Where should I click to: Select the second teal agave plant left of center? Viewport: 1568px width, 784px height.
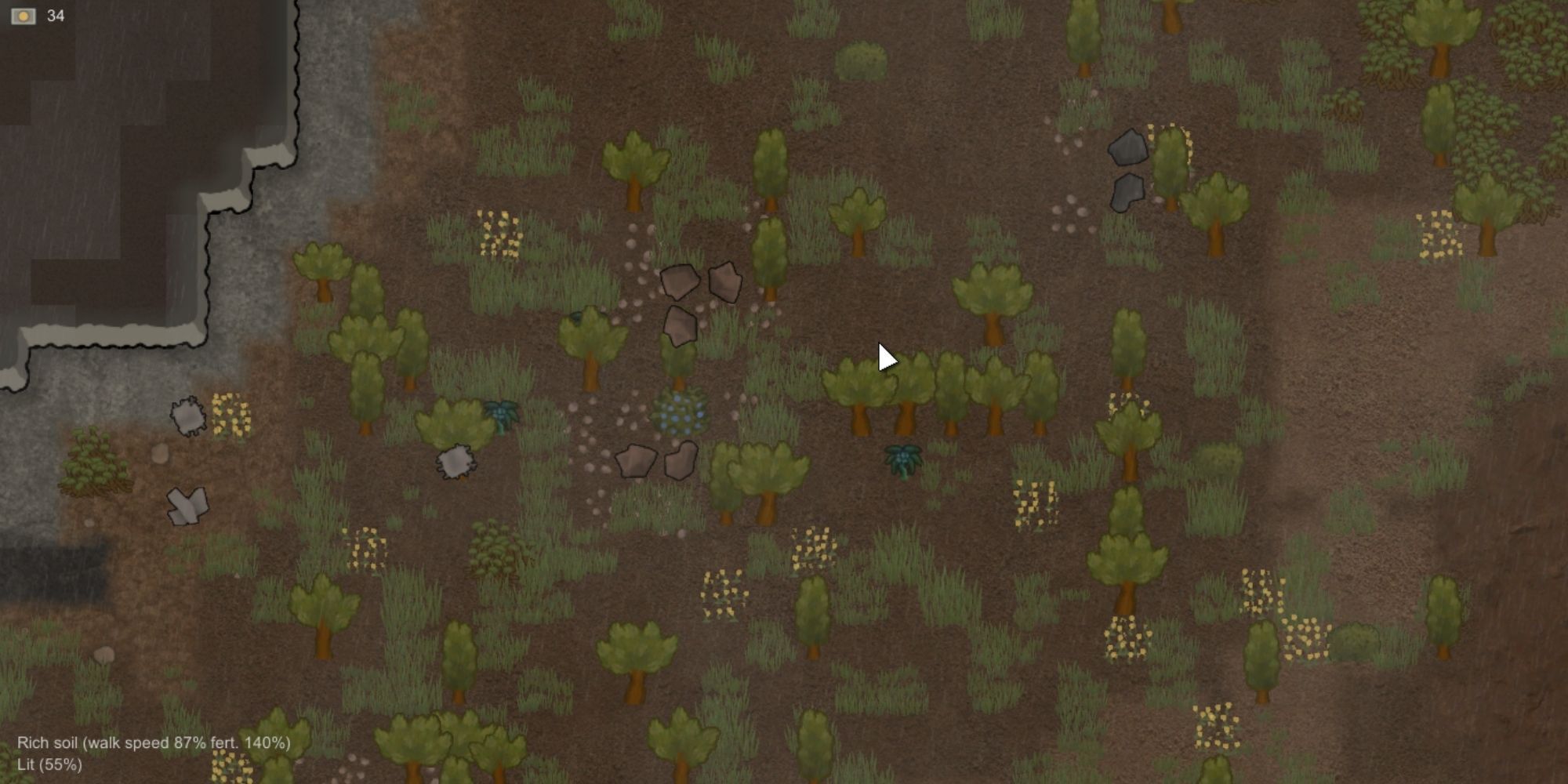click(x=502, y=416)
